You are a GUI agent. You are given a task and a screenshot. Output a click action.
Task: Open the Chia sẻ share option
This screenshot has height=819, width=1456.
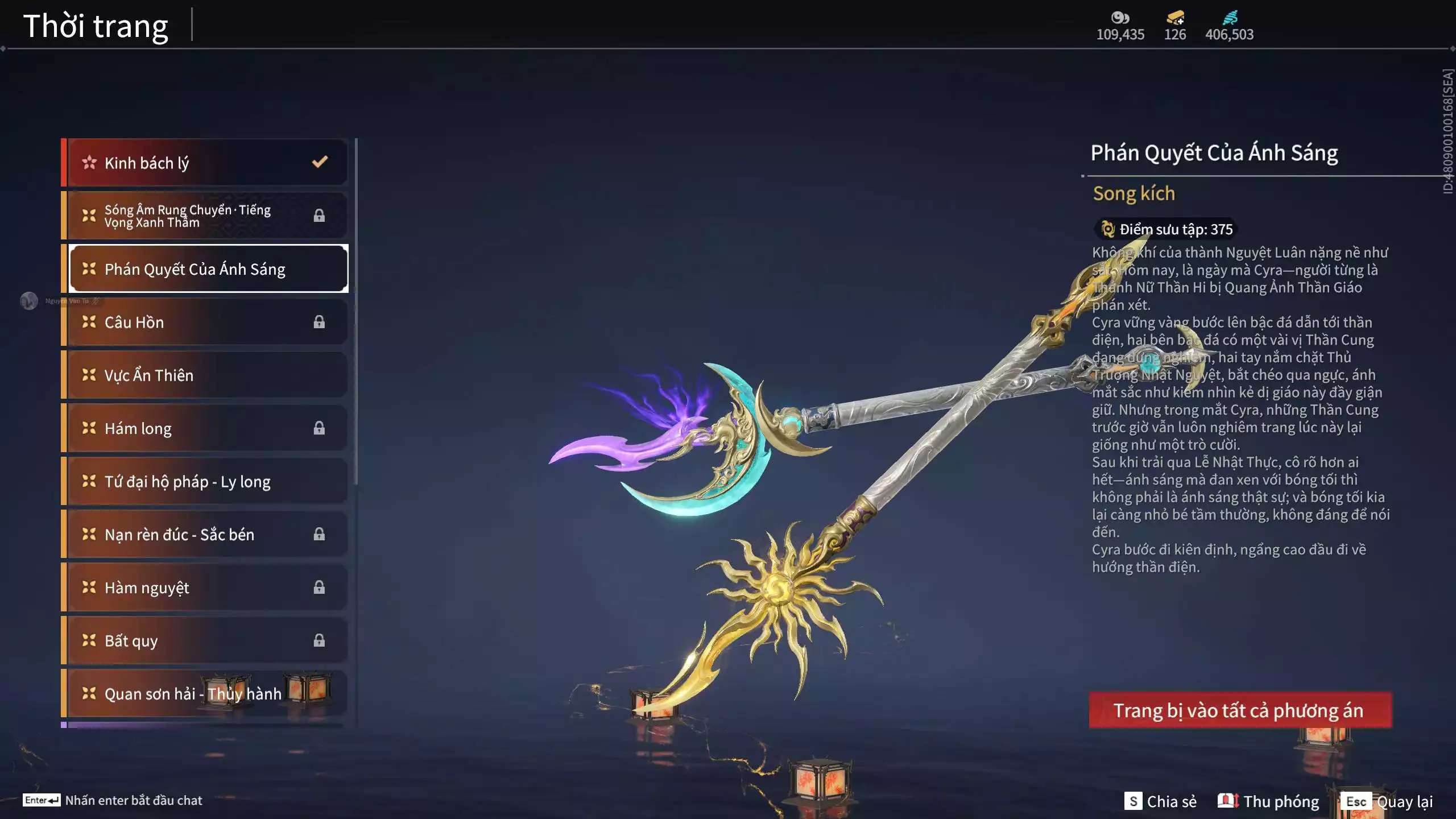coord(1160,801)
